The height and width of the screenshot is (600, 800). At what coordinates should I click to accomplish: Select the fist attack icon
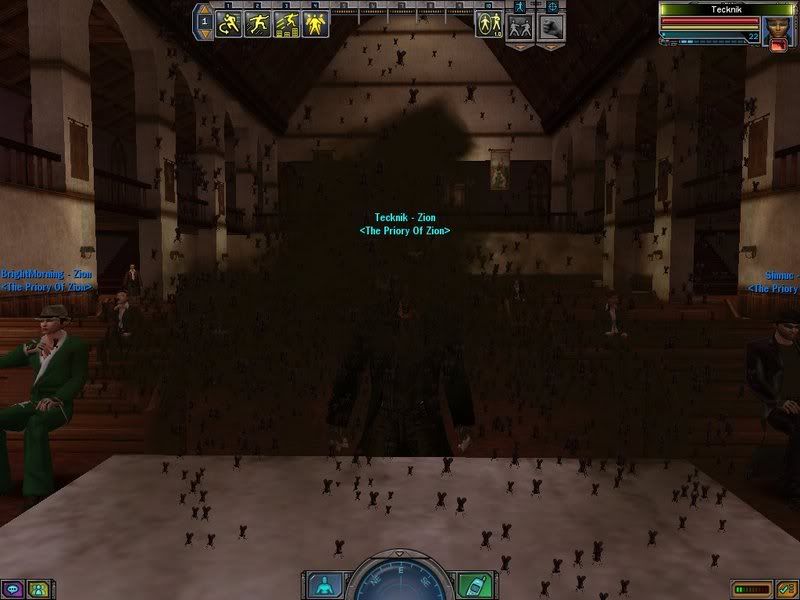click(x=553, y=28)
